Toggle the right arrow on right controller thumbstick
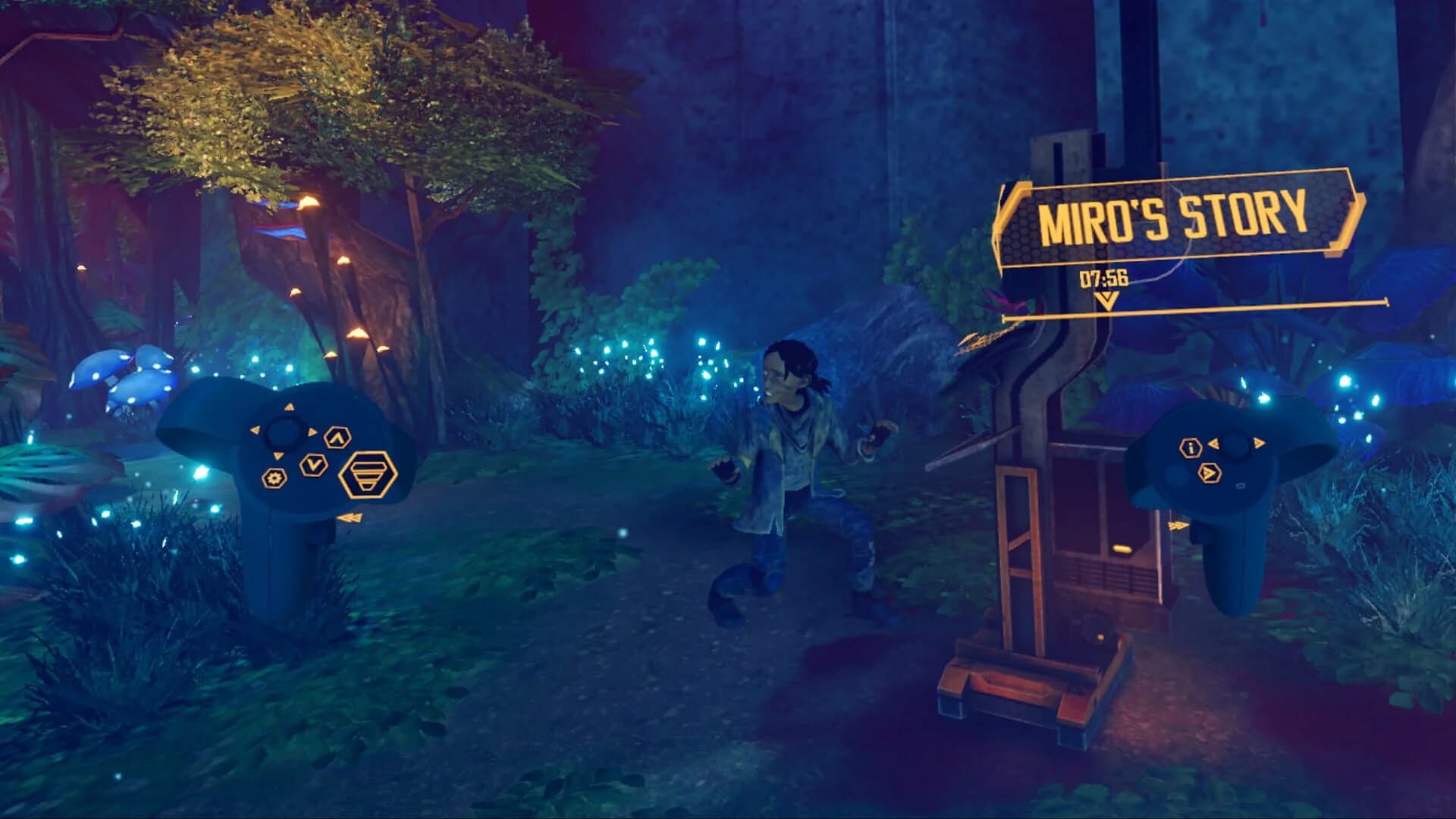Screen dimensions: 1456x819 [1259, 443]
